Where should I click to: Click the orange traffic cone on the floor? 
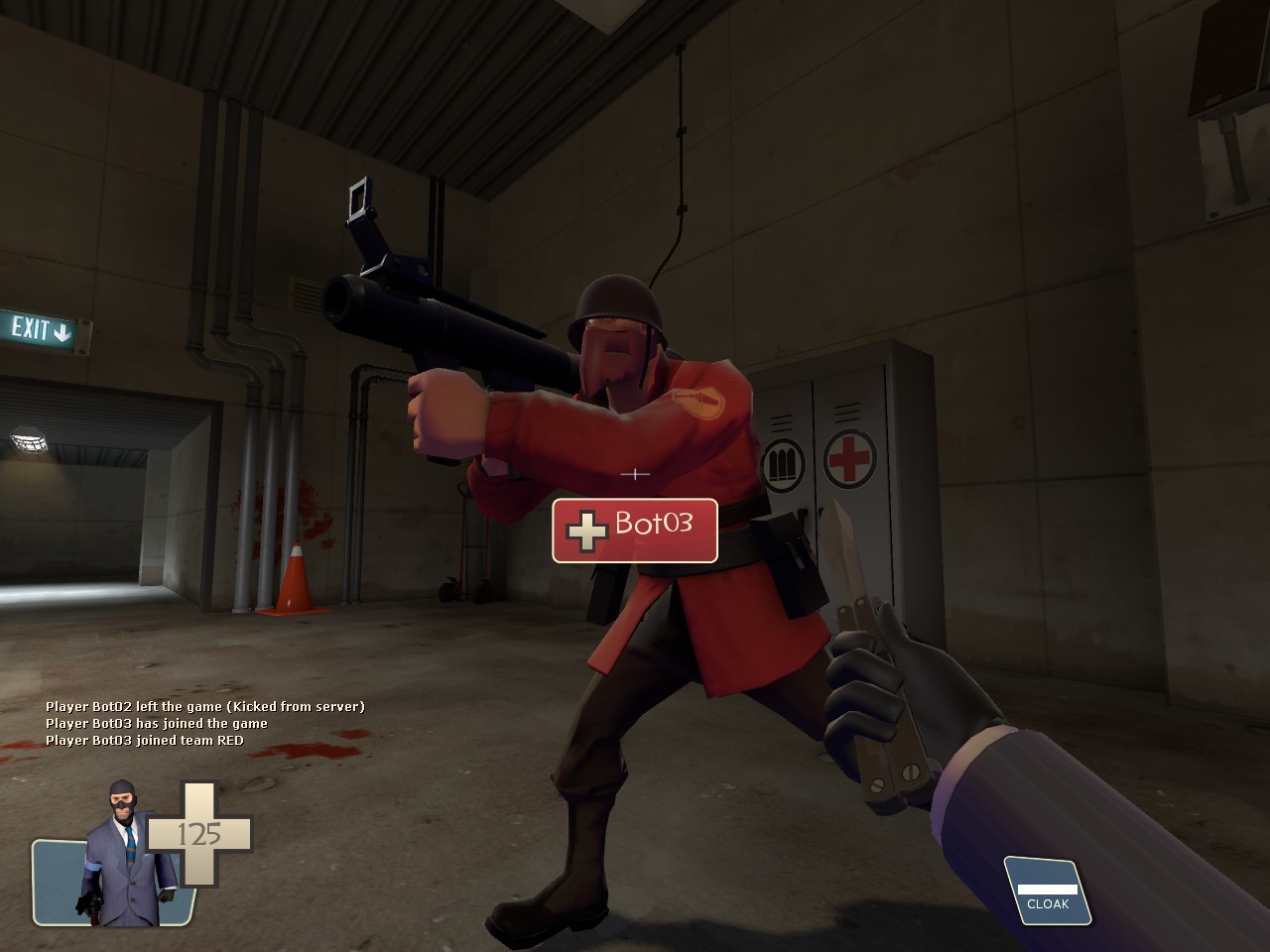298,580
